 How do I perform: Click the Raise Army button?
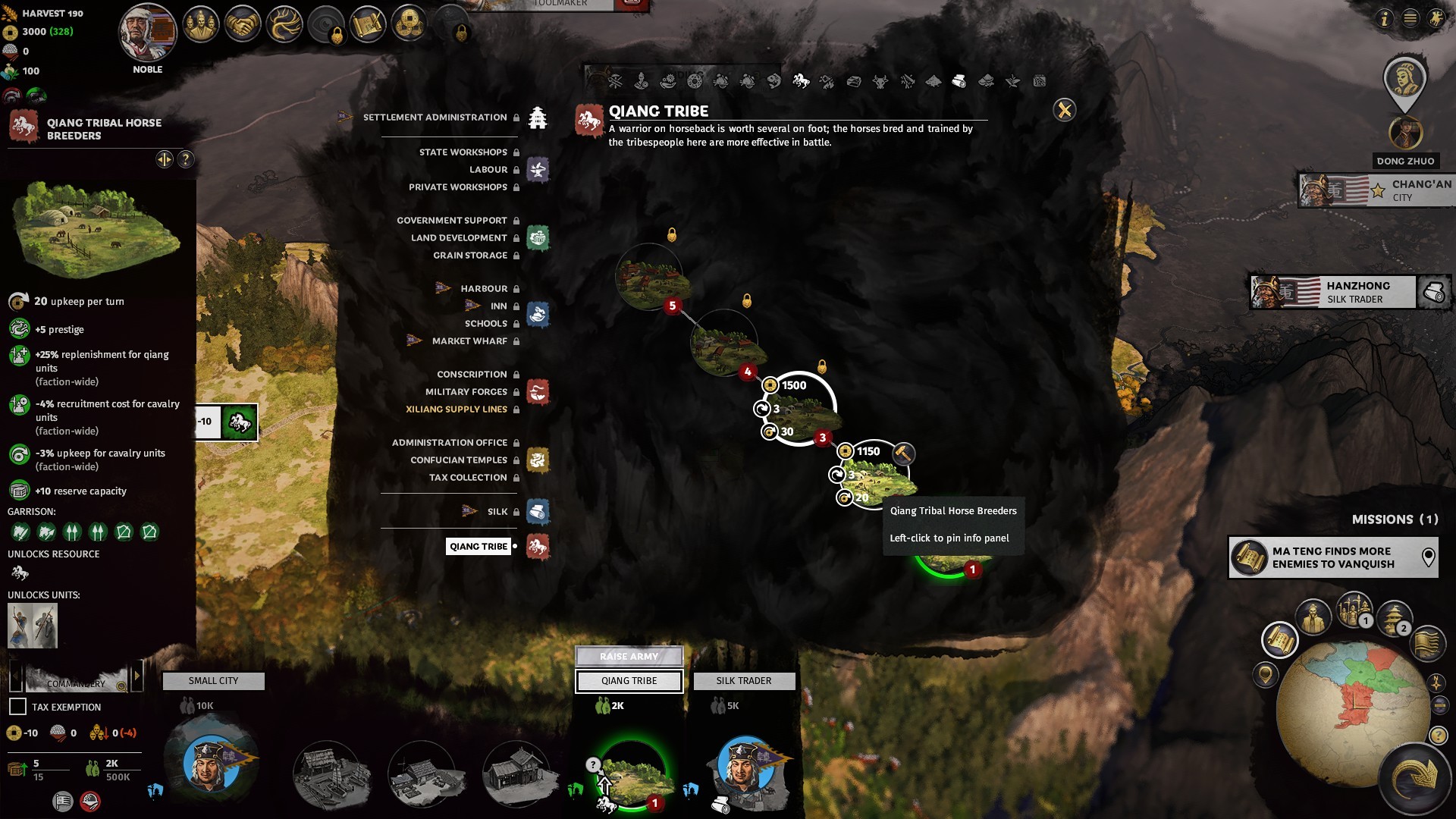click(x=629, y=656)
